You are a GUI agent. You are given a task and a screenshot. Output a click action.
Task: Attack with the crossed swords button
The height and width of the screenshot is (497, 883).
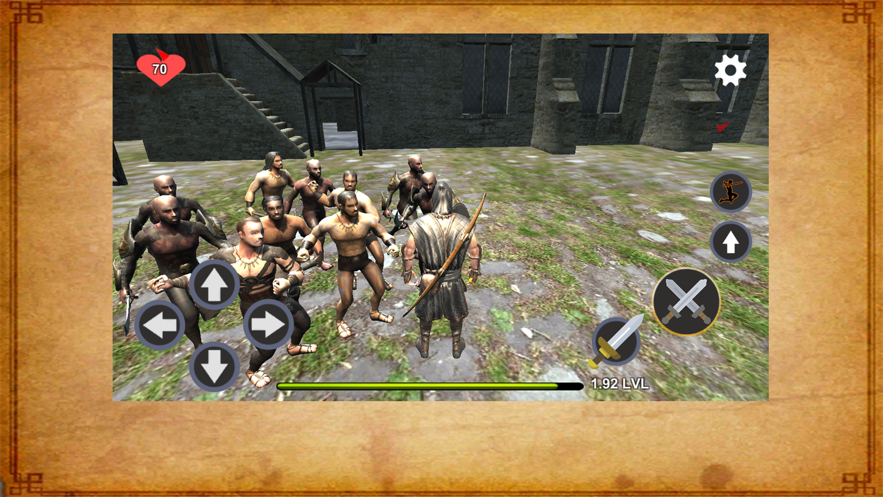pyautogui.click(x=686, y=301)
